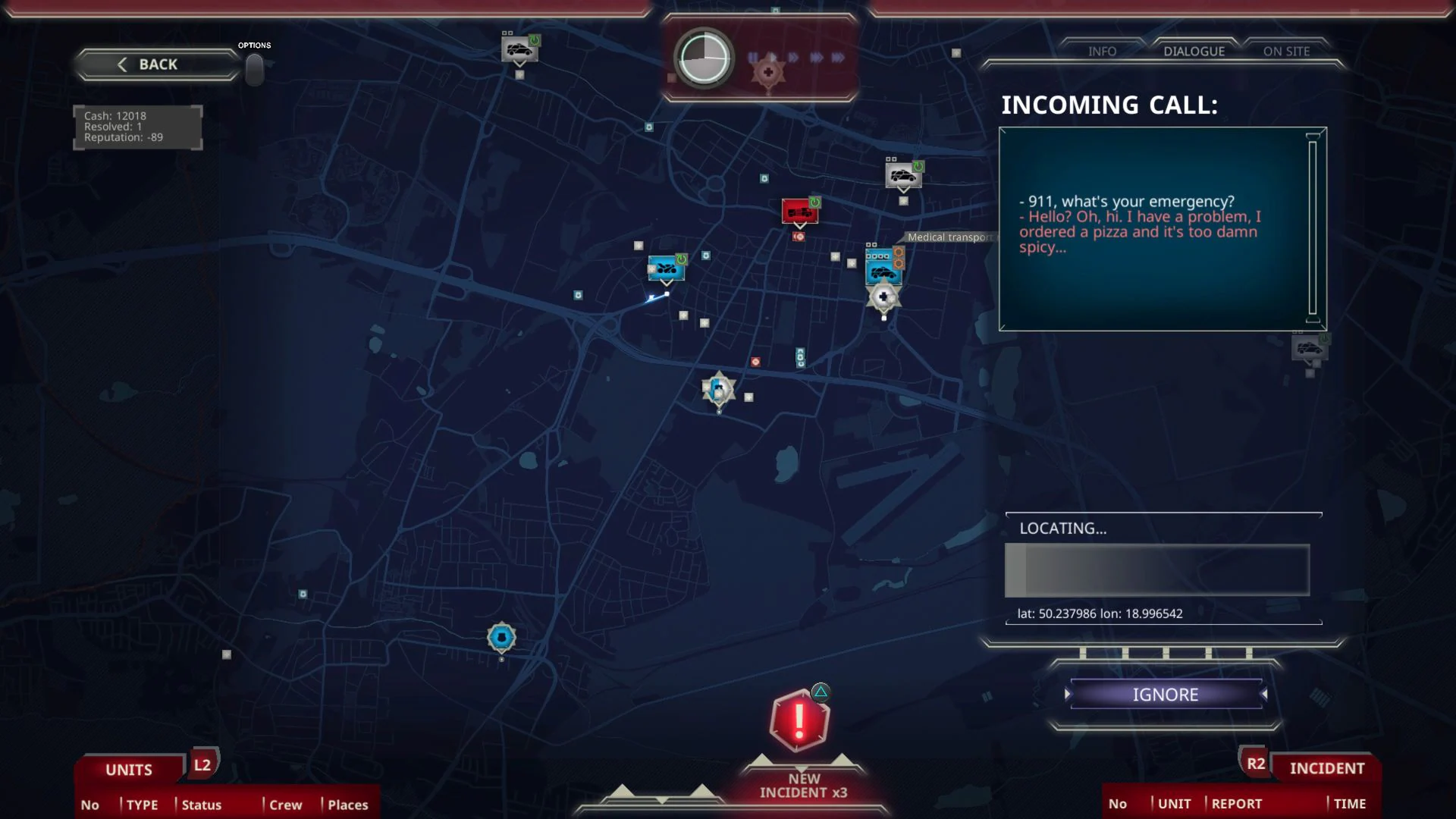The image size is (1456, 819).
Task: Click the medical cross badge near the police unit
Action: (882, 297)
